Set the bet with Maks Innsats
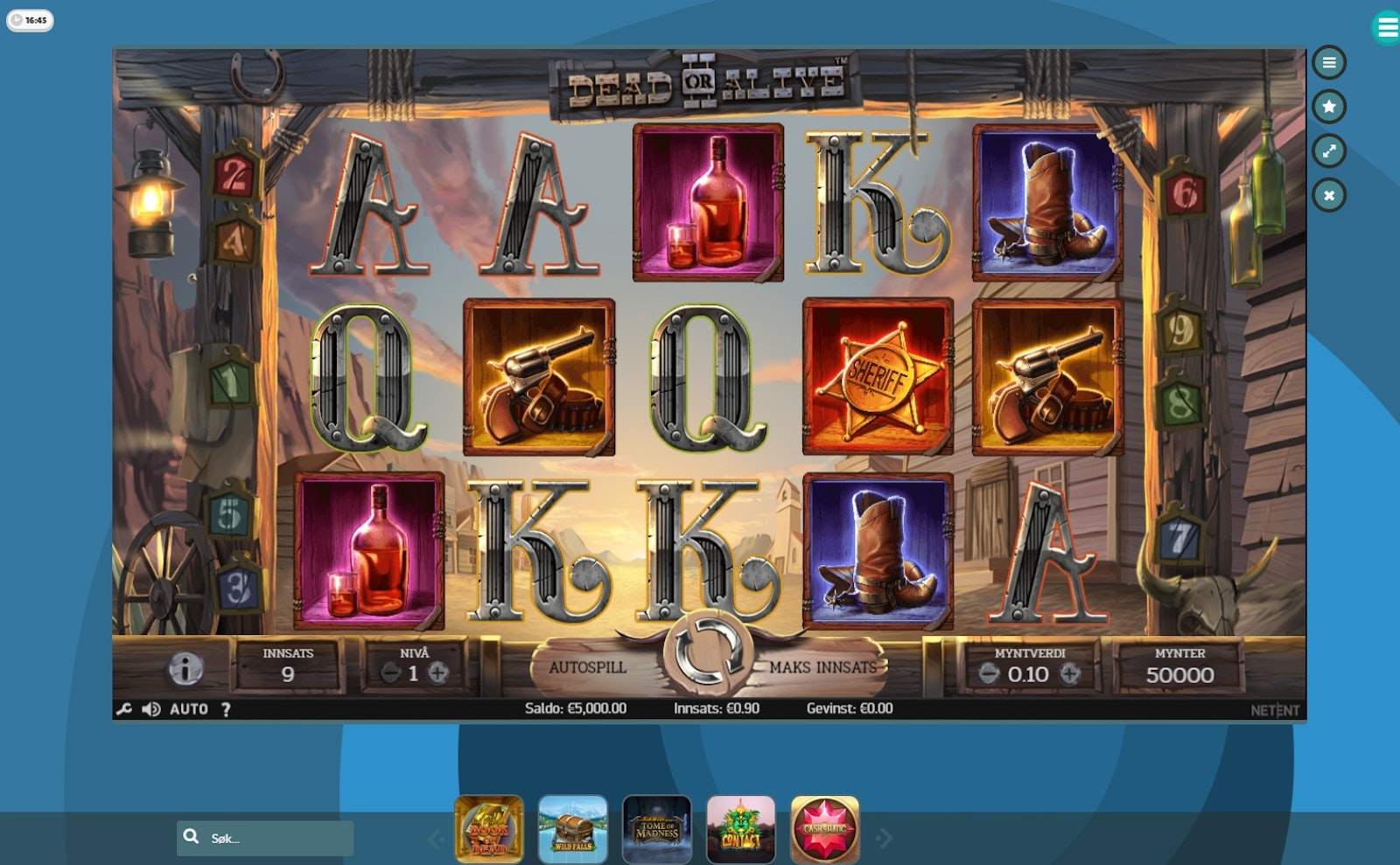1400x865 pixels. [x=822, y=667]
